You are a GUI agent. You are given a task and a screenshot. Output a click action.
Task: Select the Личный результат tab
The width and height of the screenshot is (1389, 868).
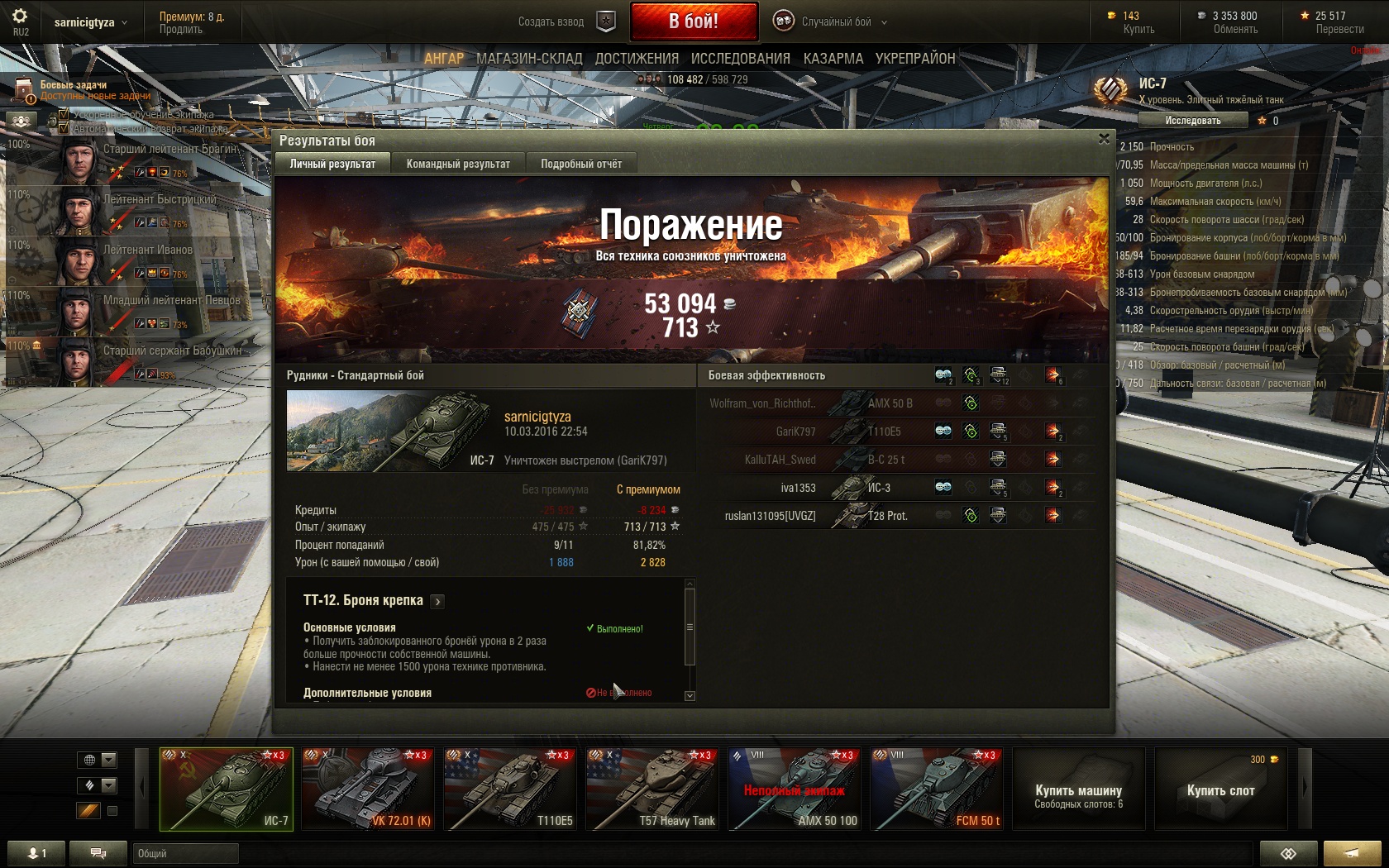tap(332, 164)
